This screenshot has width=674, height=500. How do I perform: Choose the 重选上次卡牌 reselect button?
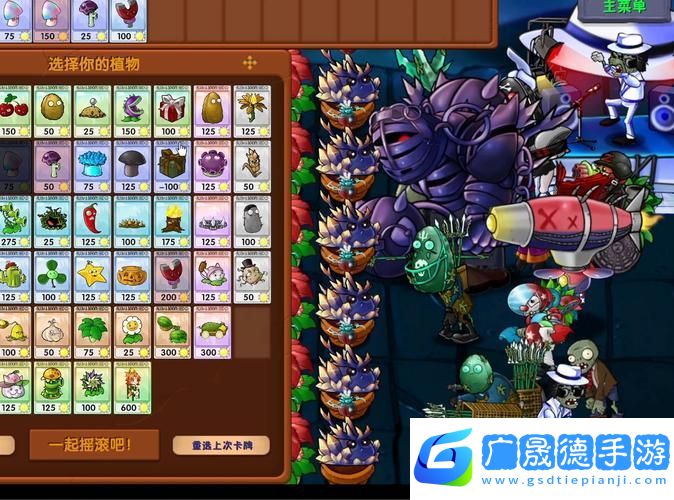(220, 445)
